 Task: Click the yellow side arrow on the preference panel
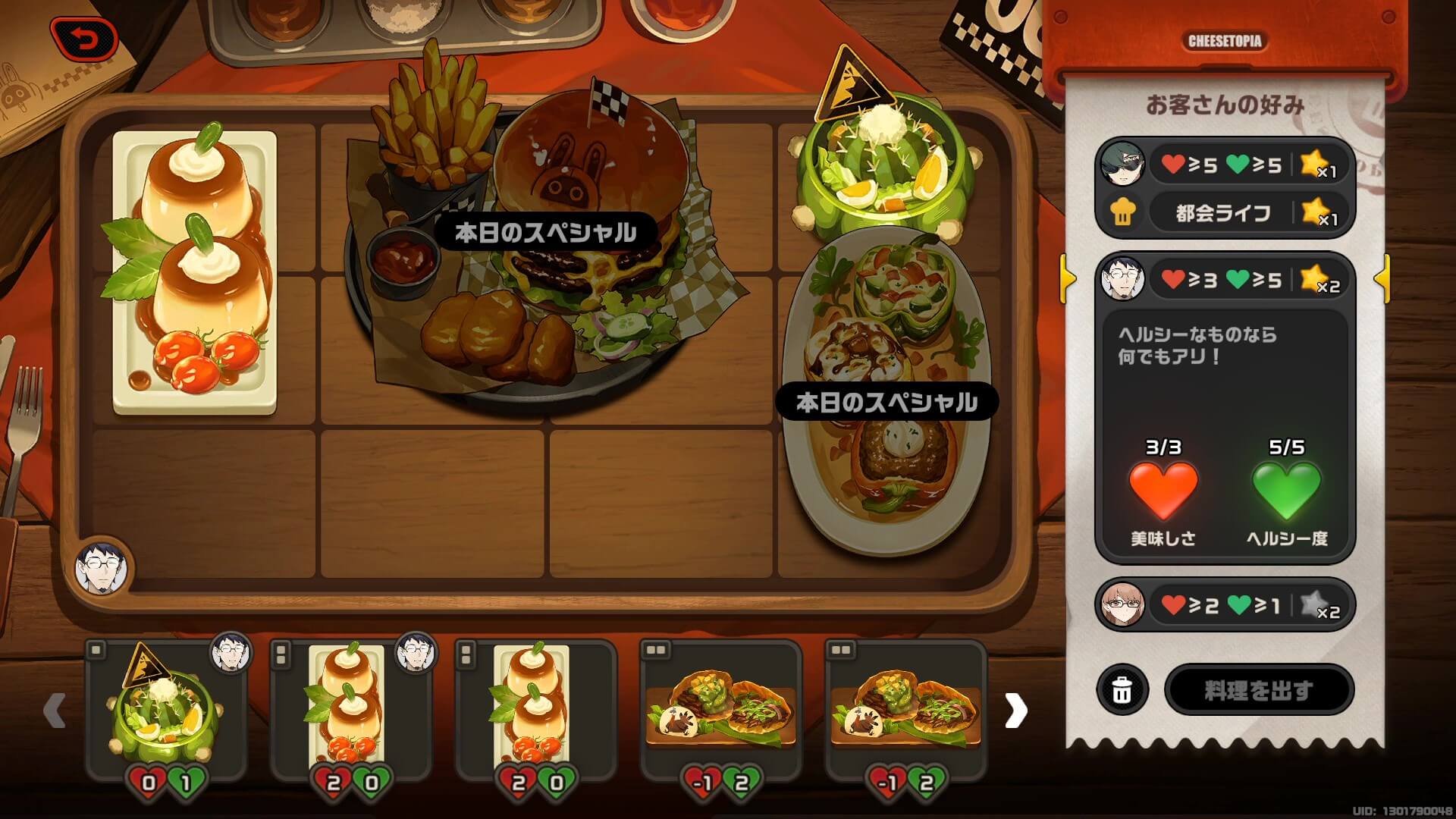1069,279
